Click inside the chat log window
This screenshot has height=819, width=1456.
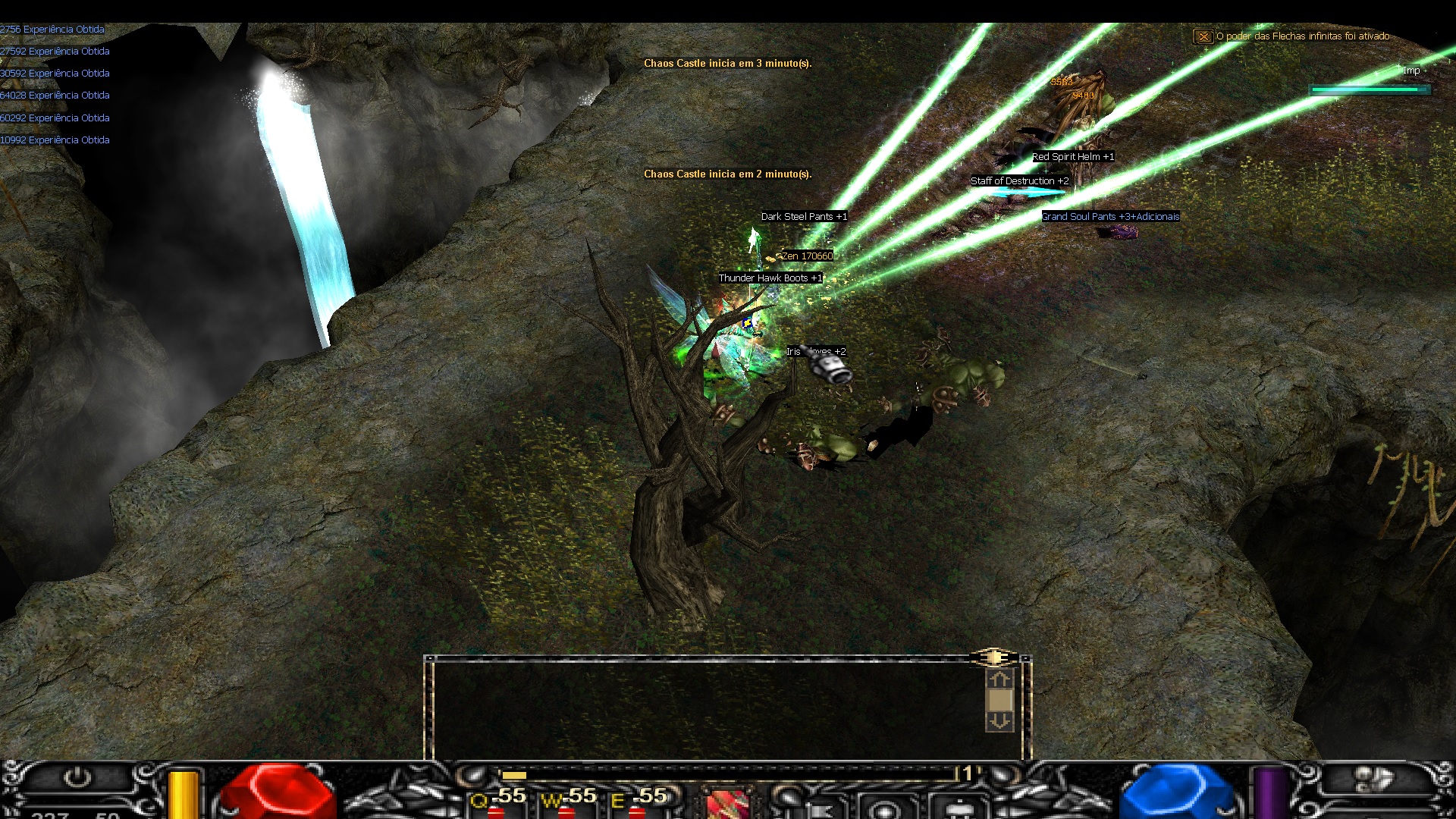click(705, 709)
